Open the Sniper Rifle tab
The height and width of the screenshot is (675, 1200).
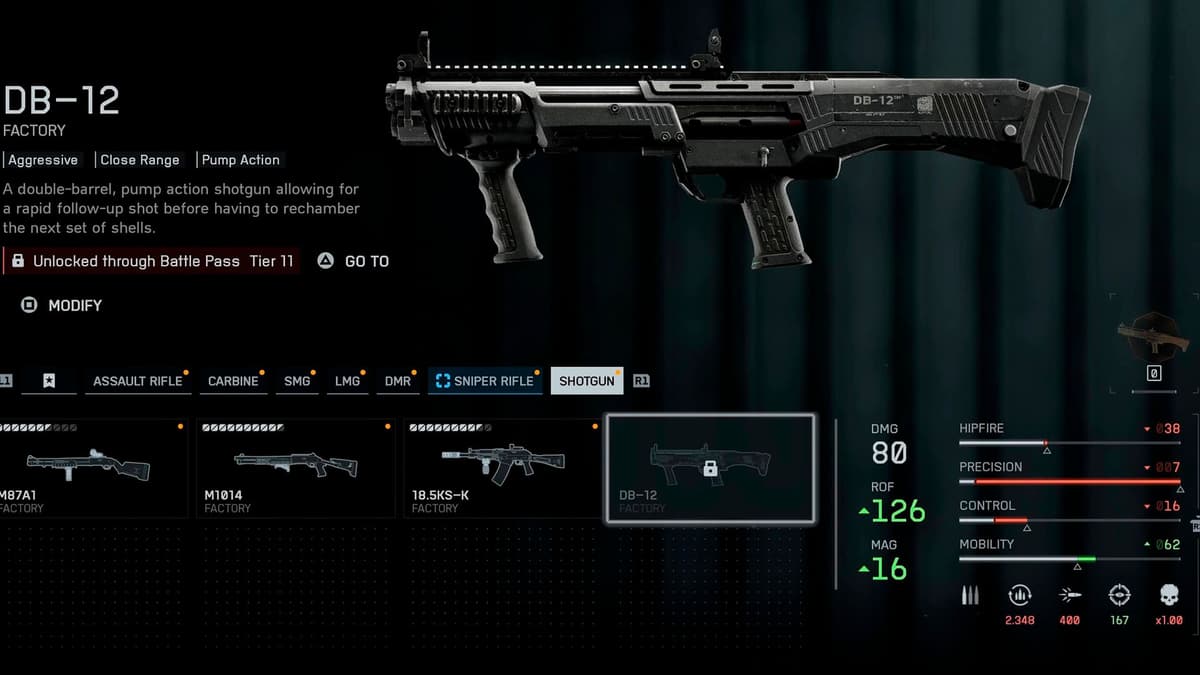pos(485,381)
